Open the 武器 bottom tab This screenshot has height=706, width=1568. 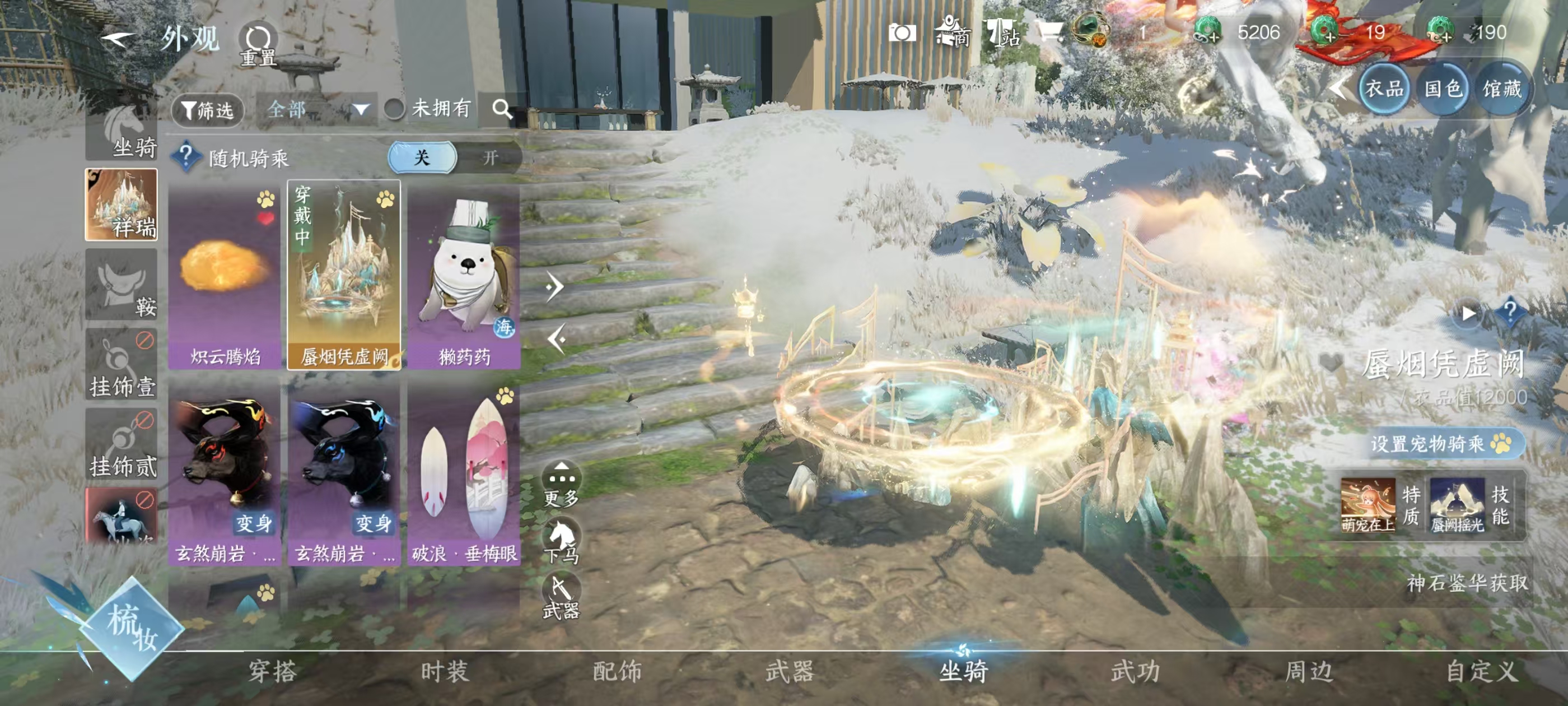tap(790, 671)
